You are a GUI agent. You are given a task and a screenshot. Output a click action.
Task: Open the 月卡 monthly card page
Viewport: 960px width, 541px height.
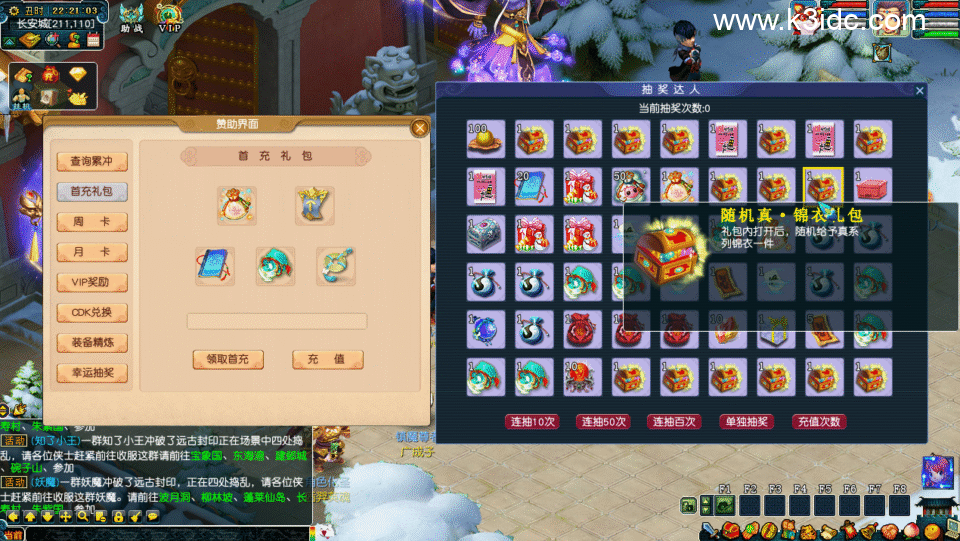pos(92,251)
